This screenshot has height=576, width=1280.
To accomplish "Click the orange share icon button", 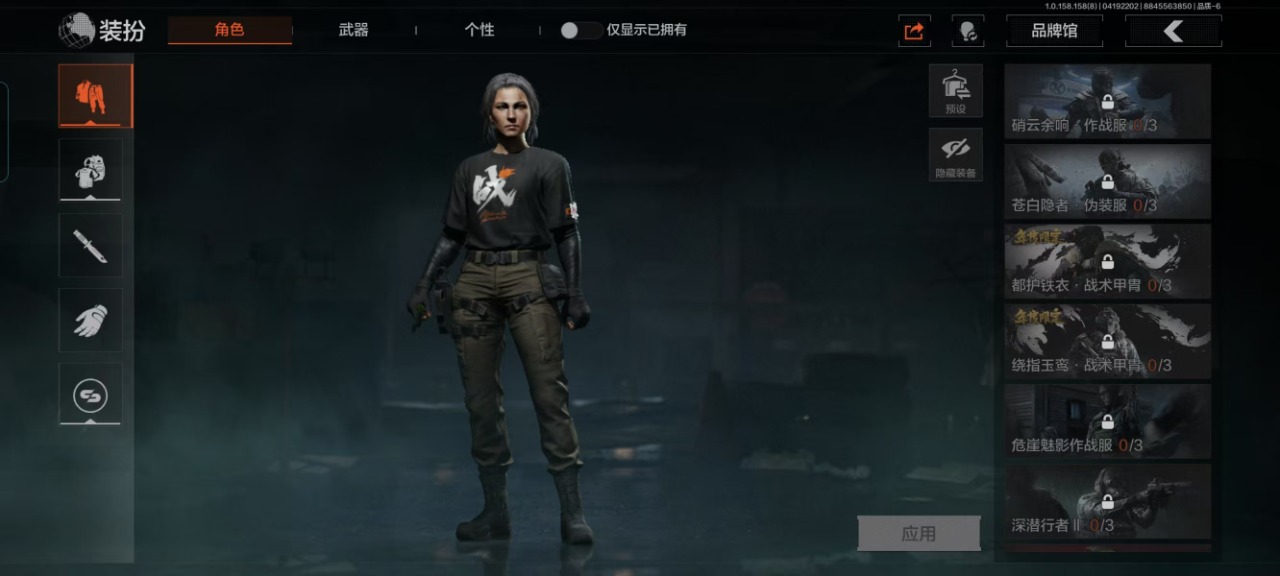I will pyautogui.click(x=914, y=31).
